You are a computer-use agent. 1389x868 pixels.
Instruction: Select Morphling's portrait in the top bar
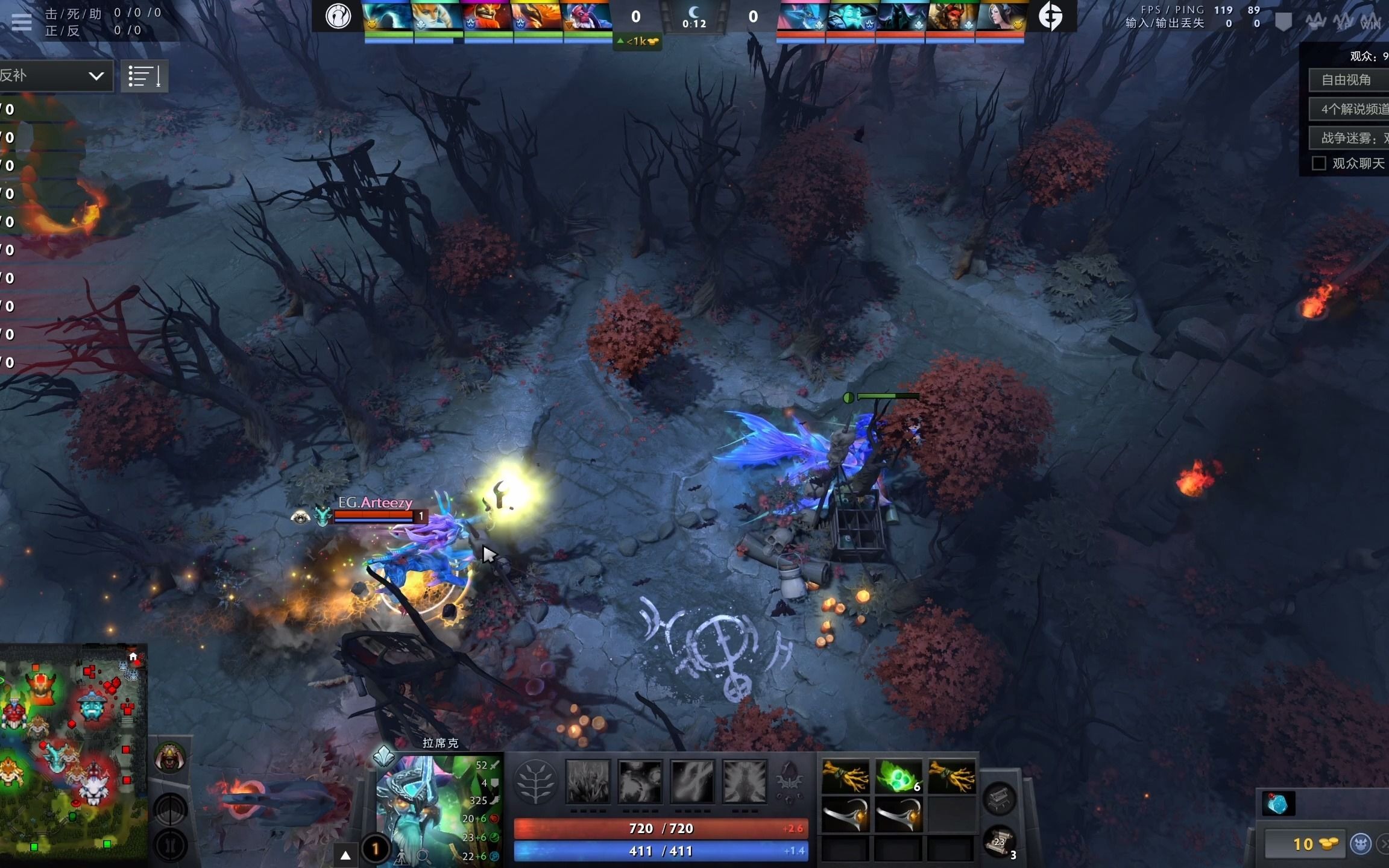pos(386,17)
